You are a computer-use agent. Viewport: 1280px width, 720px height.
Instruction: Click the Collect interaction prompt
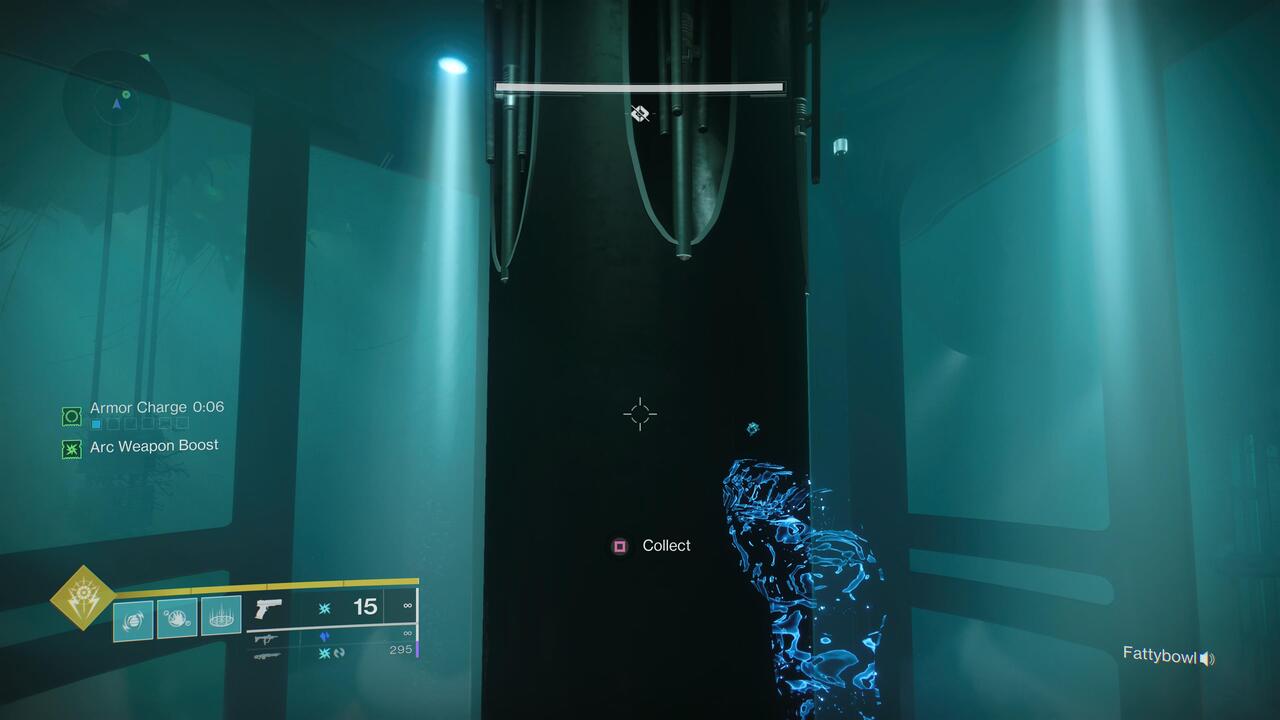coord(666,545)
